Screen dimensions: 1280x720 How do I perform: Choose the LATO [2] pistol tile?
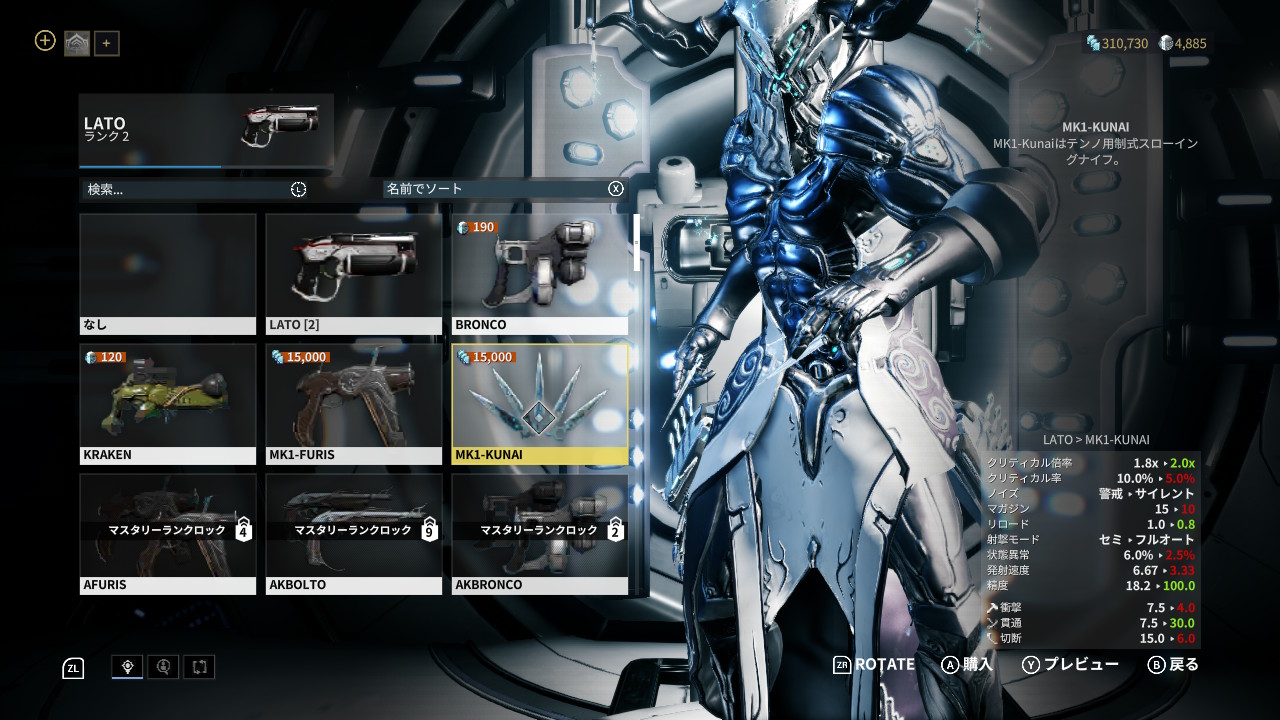(354, 274)
